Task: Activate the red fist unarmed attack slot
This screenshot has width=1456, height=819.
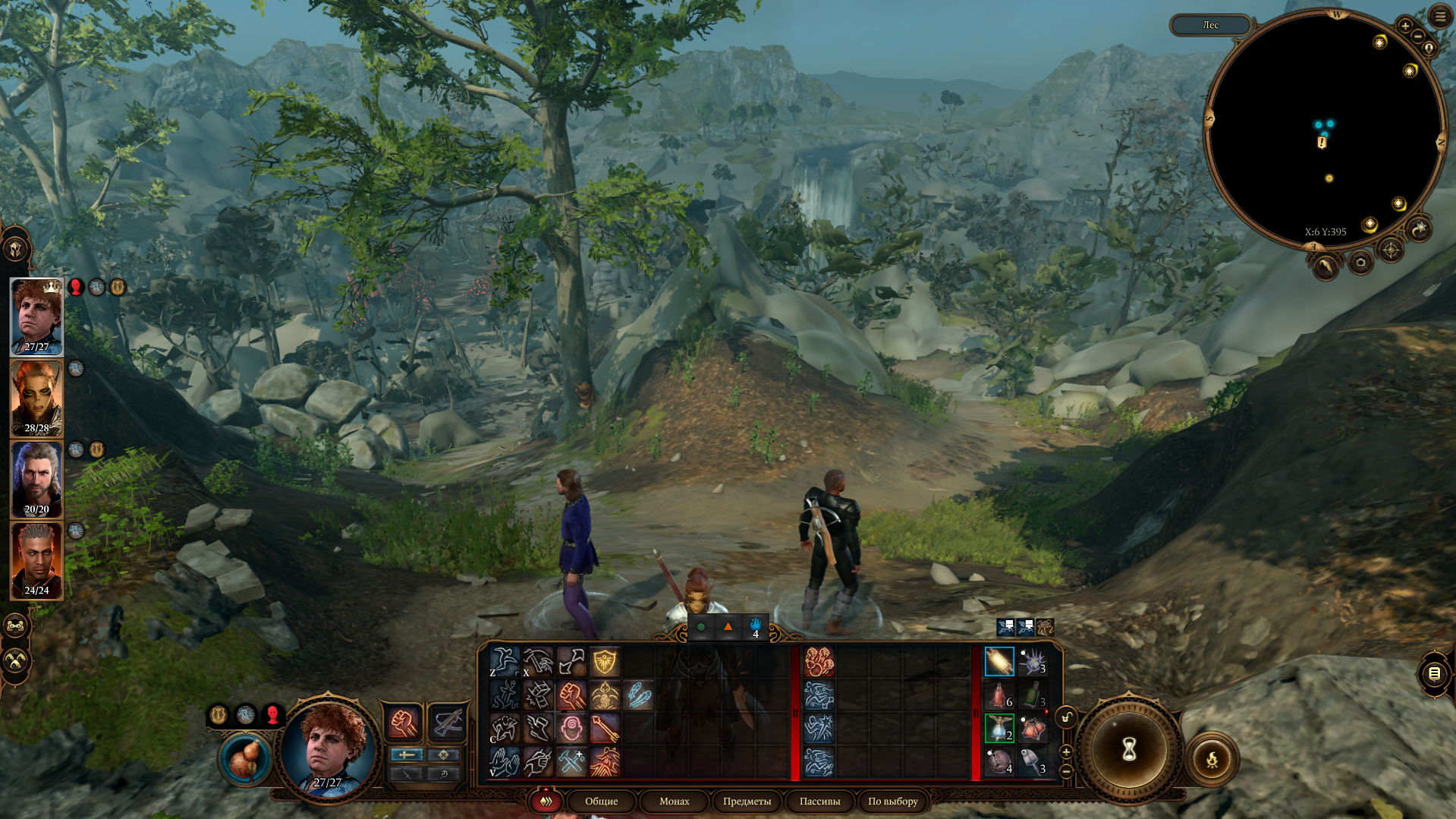Action: point(404,722)
